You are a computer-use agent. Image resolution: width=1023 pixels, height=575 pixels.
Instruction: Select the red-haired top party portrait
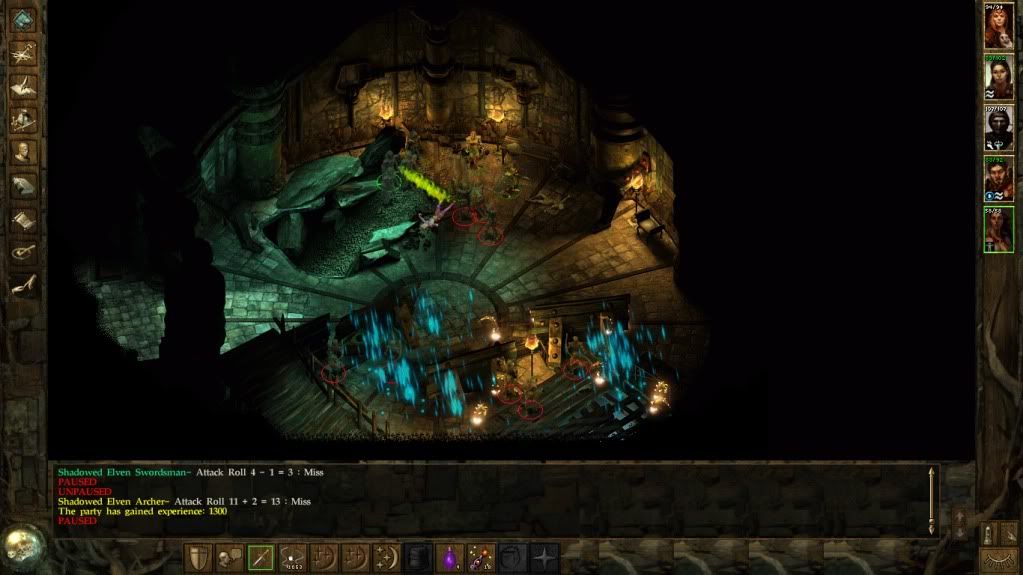click(998, 27)
